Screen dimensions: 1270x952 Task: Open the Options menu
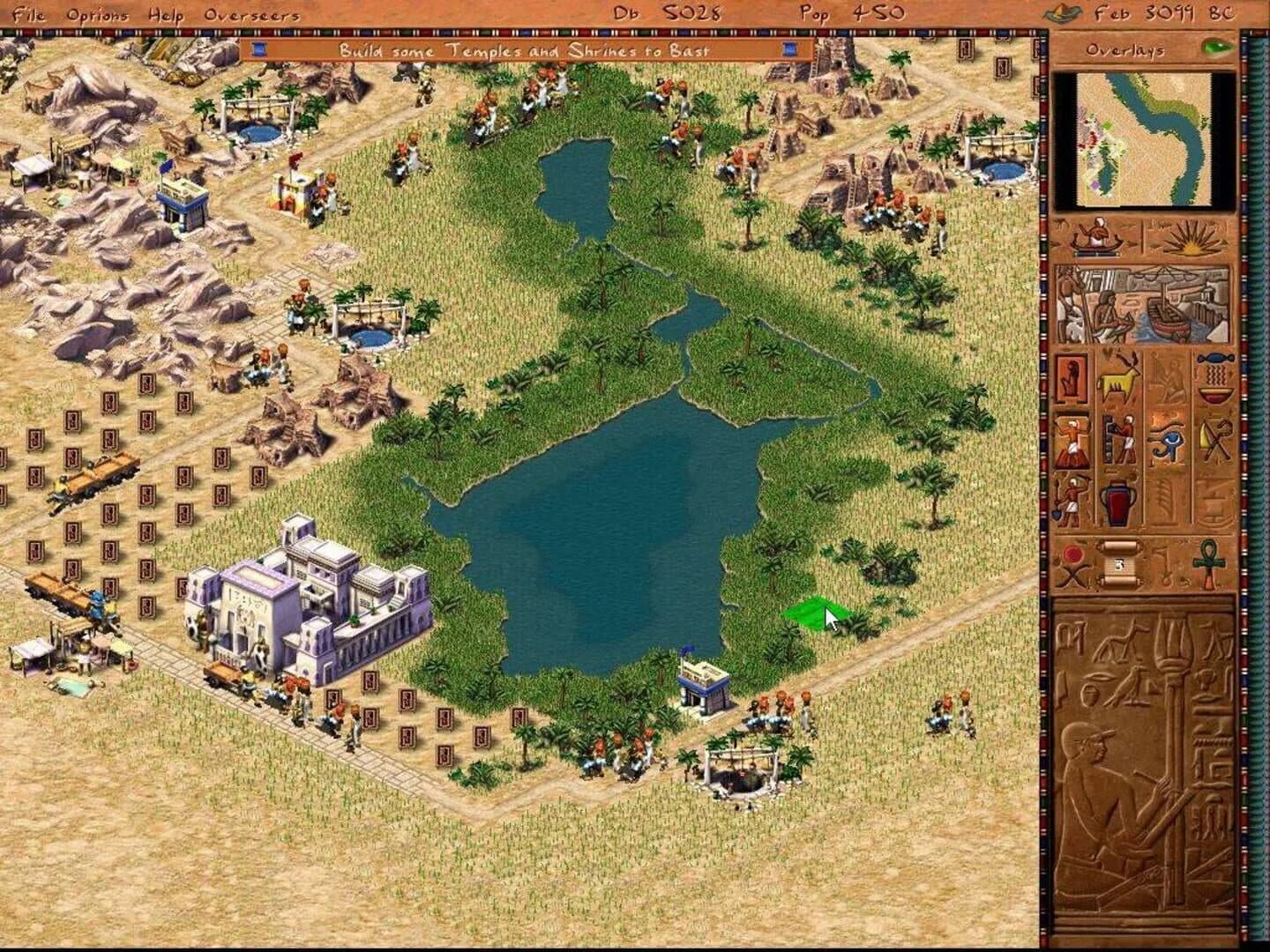click(100, 14)
